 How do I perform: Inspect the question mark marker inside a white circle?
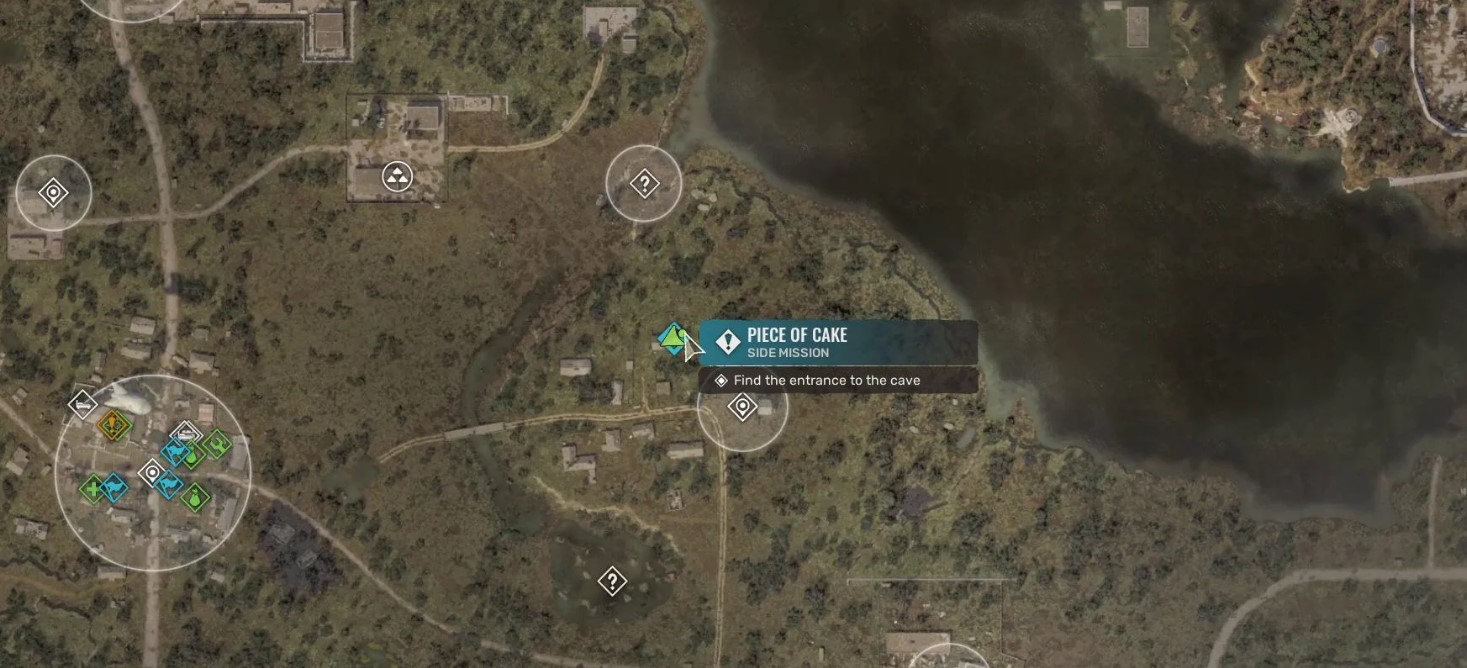(644, 184)
